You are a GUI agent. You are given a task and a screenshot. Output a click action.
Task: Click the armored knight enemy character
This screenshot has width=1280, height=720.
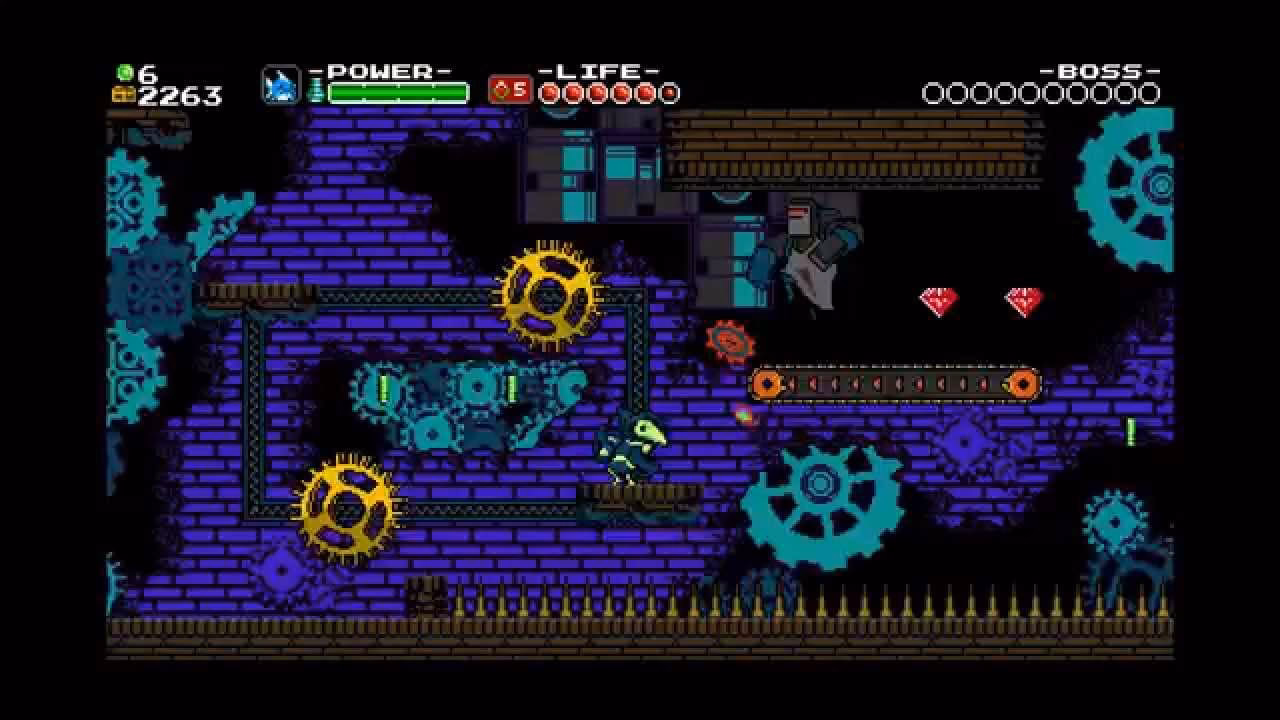810,250
